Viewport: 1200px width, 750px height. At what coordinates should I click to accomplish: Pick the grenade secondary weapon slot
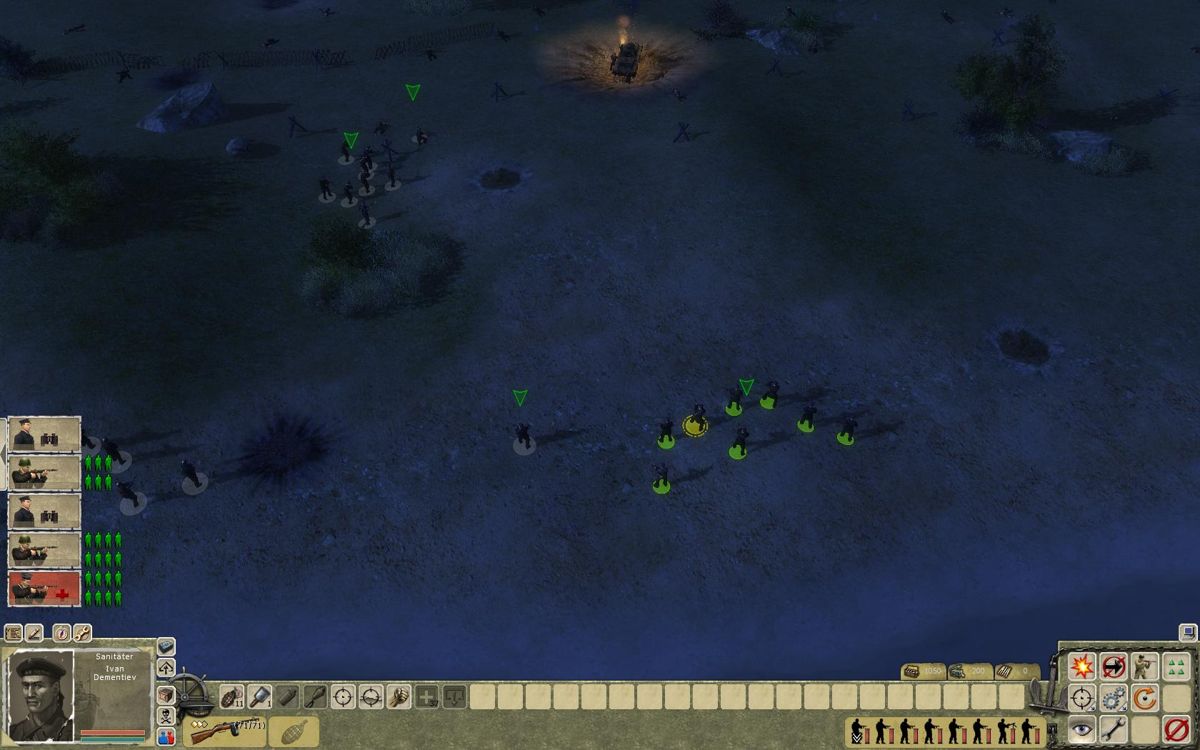click(x=293, y=731)
